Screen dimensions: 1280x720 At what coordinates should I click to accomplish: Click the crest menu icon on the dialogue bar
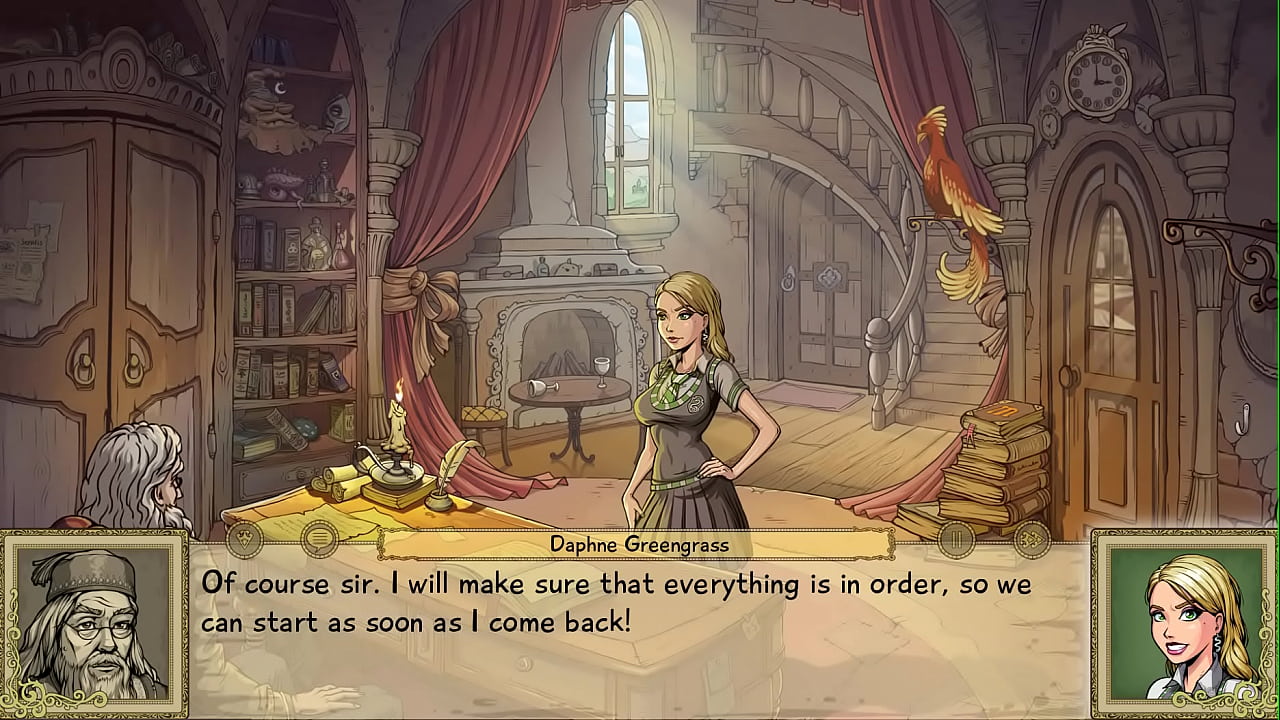coord(244,540)
